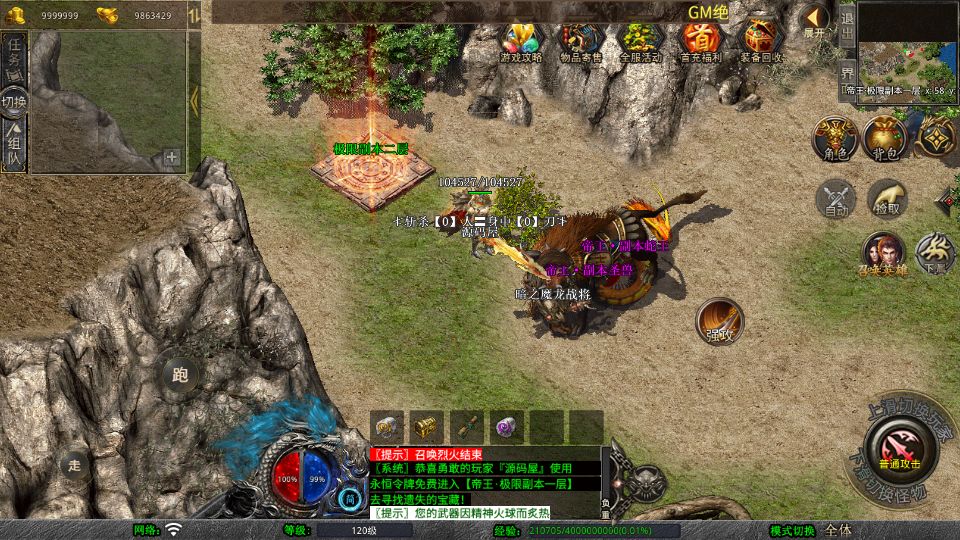
Task: Open the 背包 backpack inventory
Action: 885,139
